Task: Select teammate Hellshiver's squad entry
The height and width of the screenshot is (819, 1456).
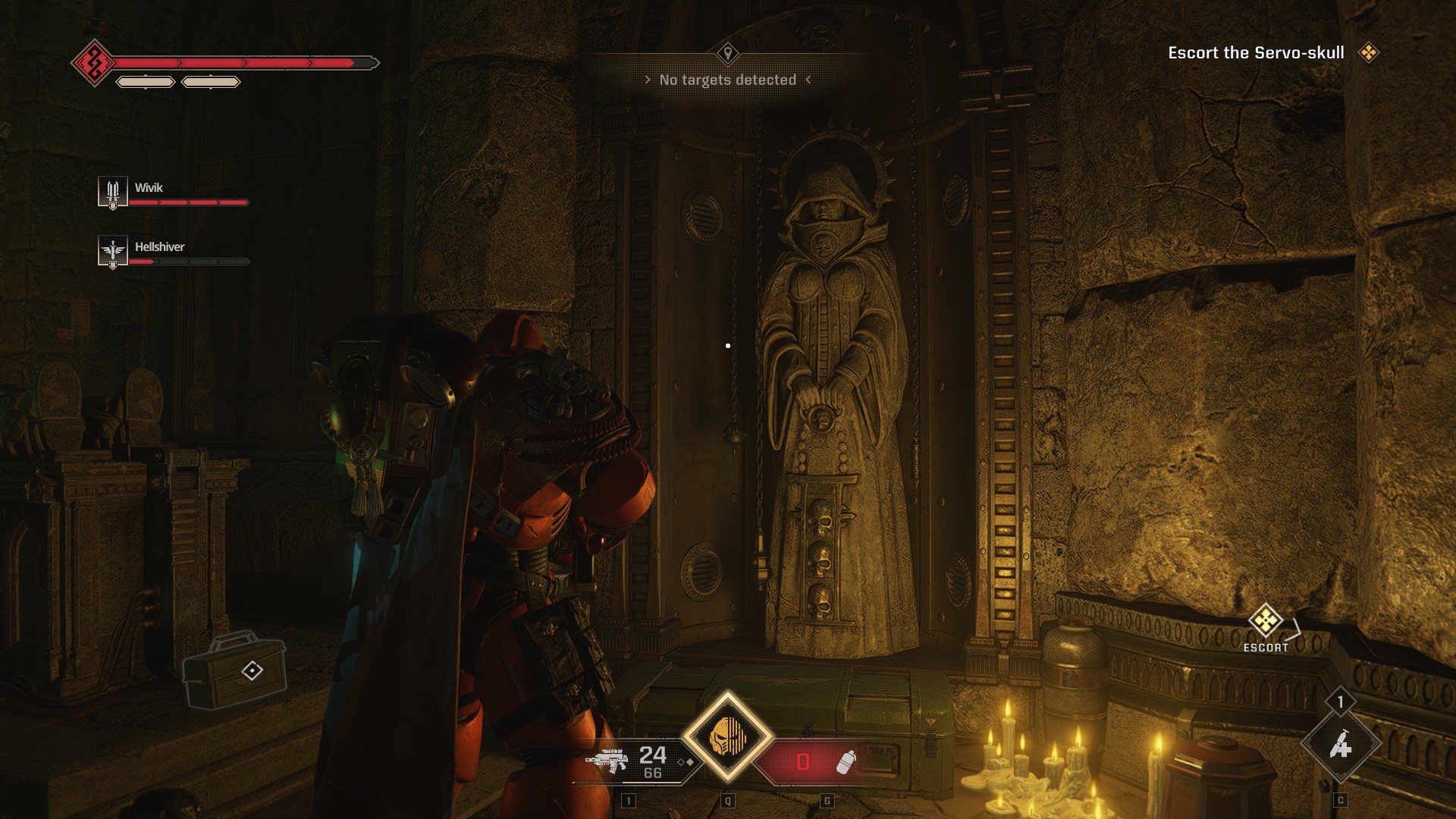Action: tap(173, 252)
